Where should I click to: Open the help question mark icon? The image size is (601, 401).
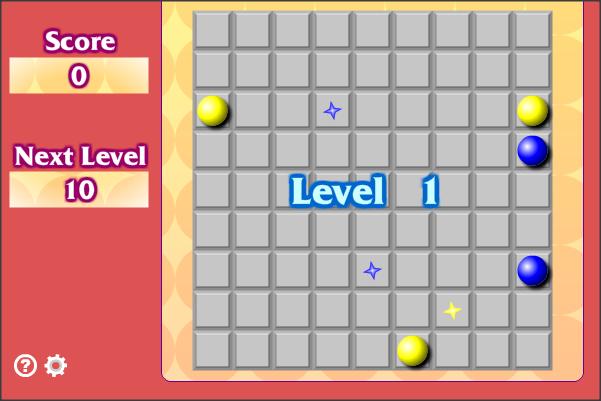(x=25, y=366)
